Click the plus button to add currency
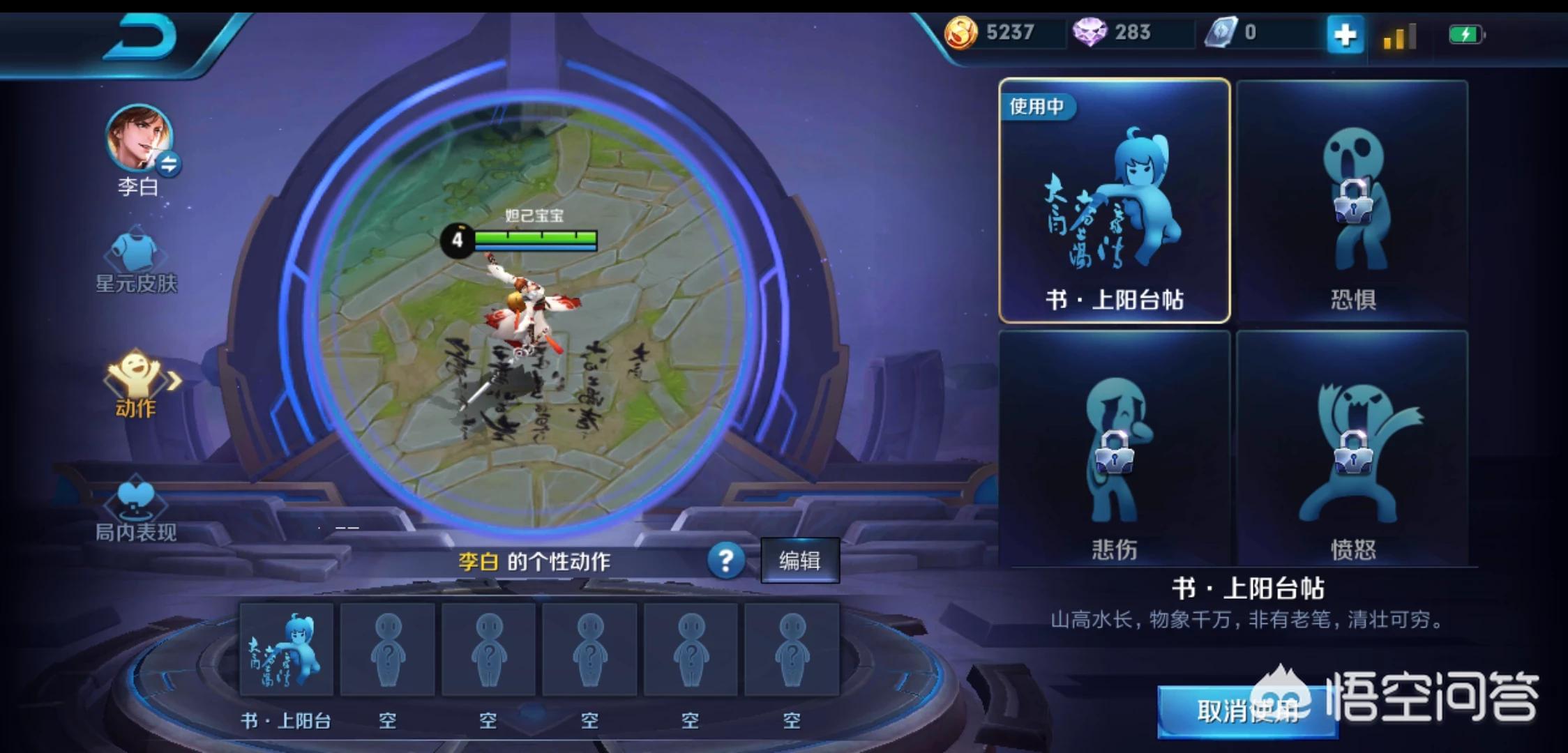This screenshot has height=753, width=1568. 1344,34
